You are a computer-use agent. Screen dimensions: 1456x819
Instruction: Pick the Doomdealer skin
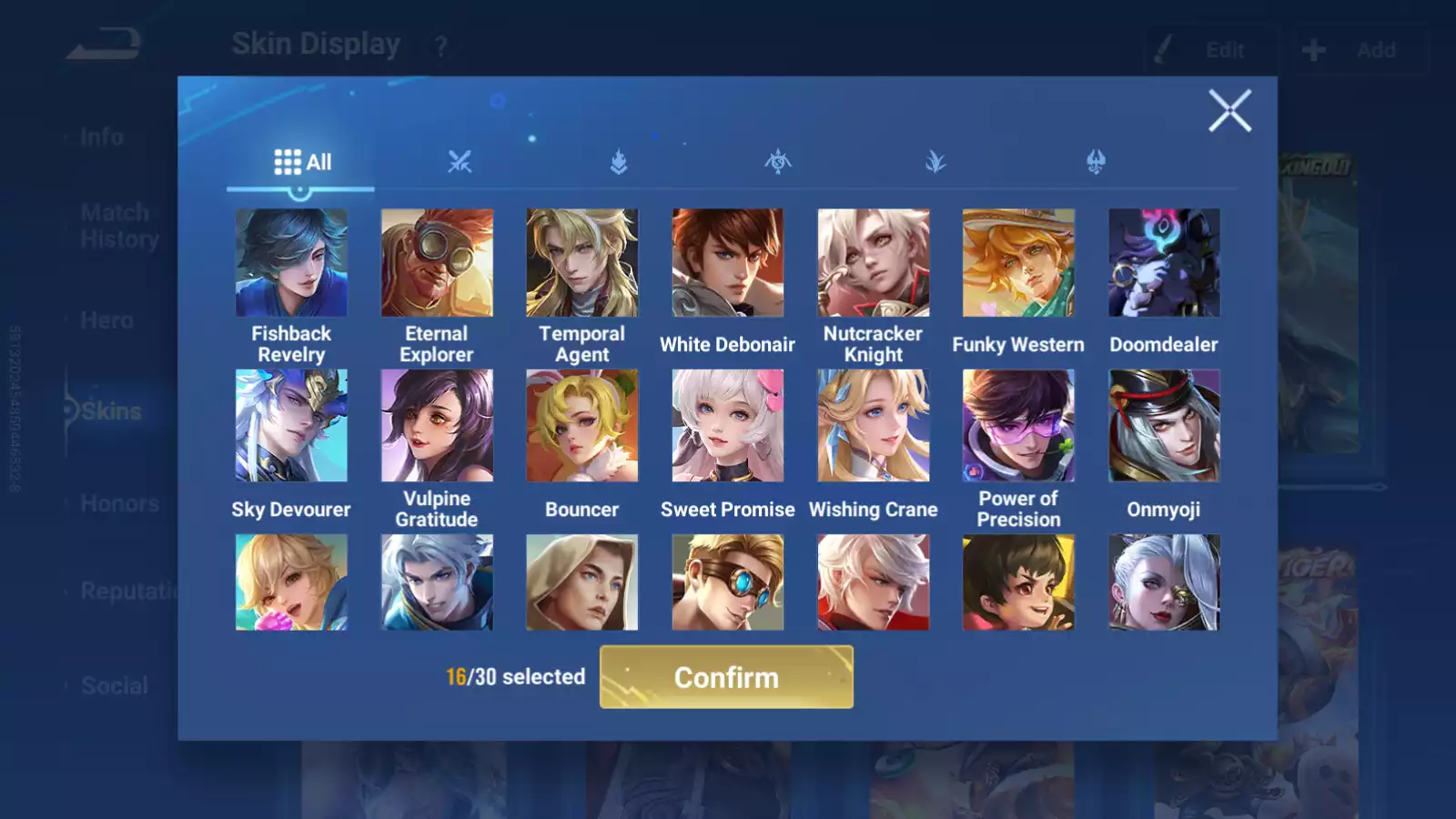point(1164,263)
